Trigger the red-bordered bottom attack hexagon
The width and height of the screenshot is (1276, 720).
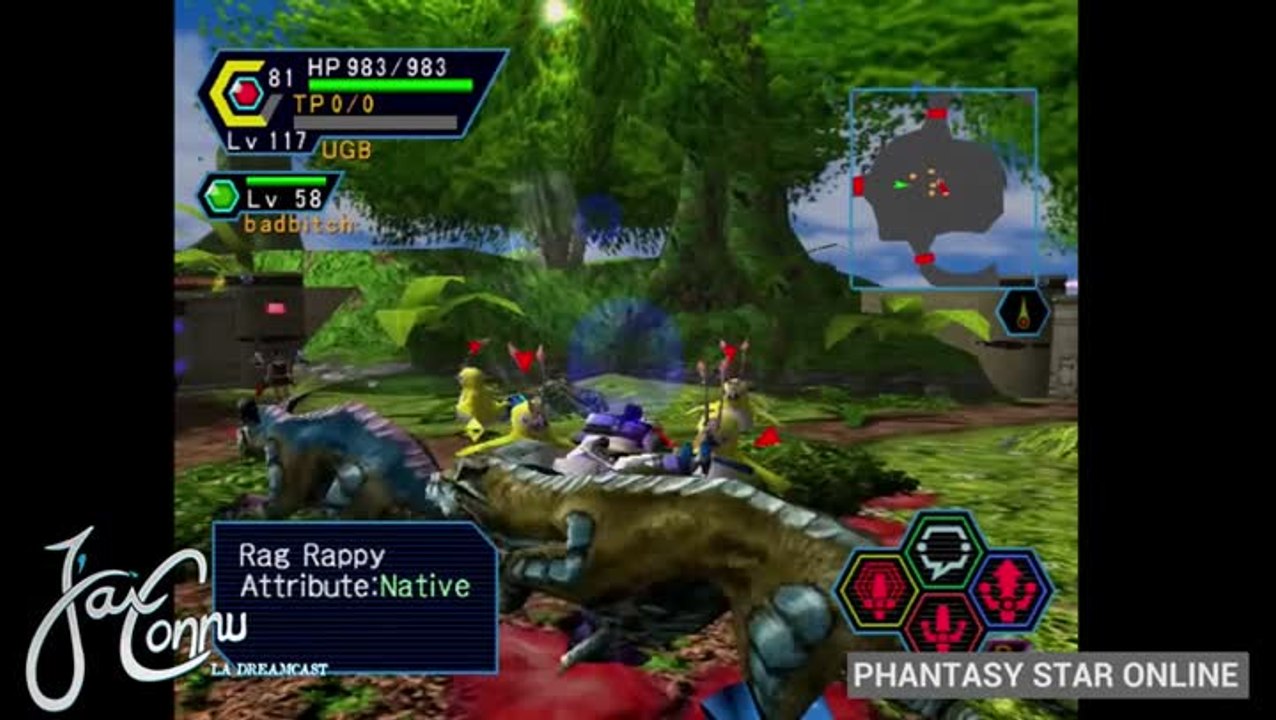pos(943,627)
